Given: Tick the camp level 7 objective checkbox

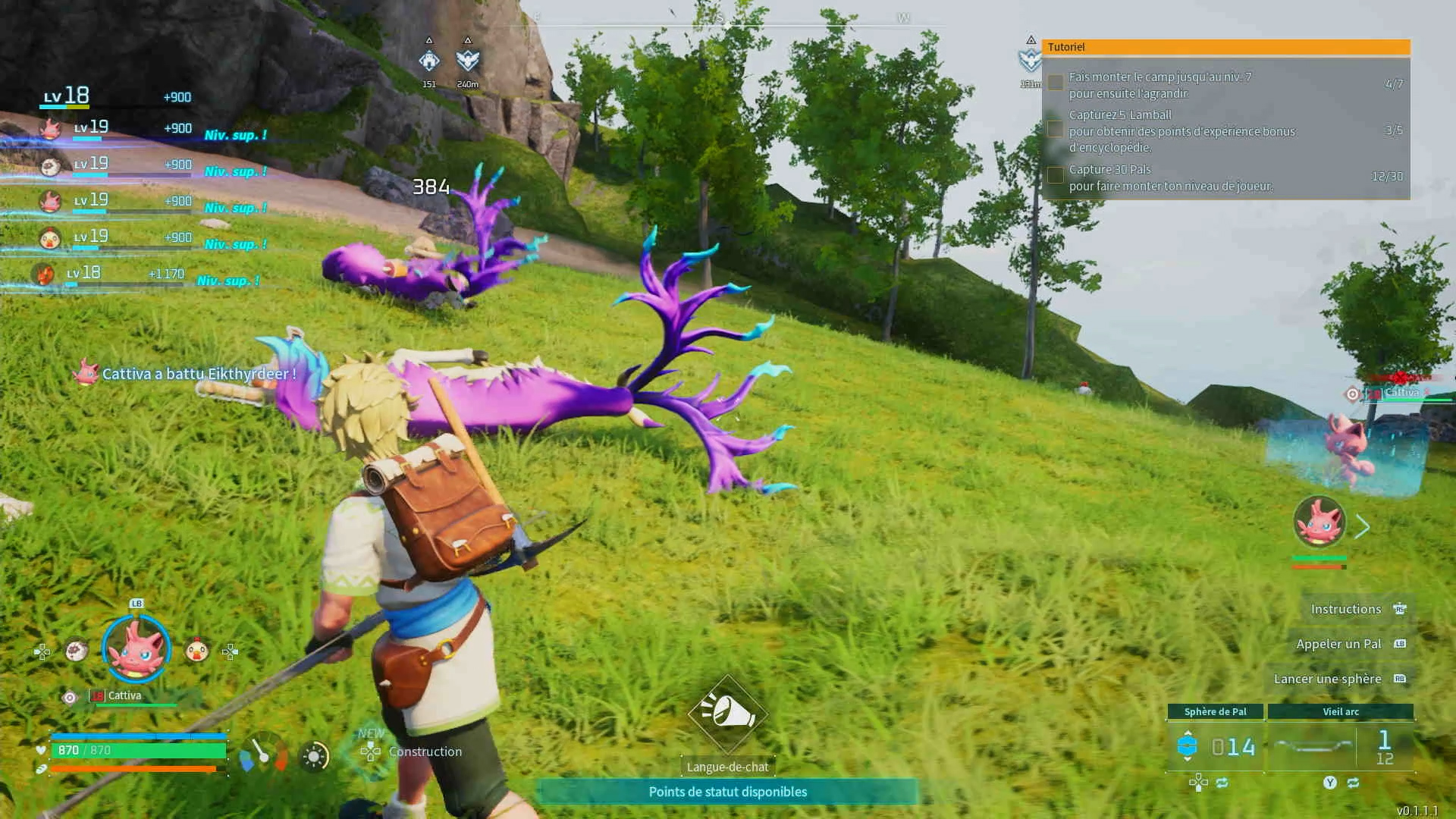Looking at the screenshot, I should (1055, 83).
